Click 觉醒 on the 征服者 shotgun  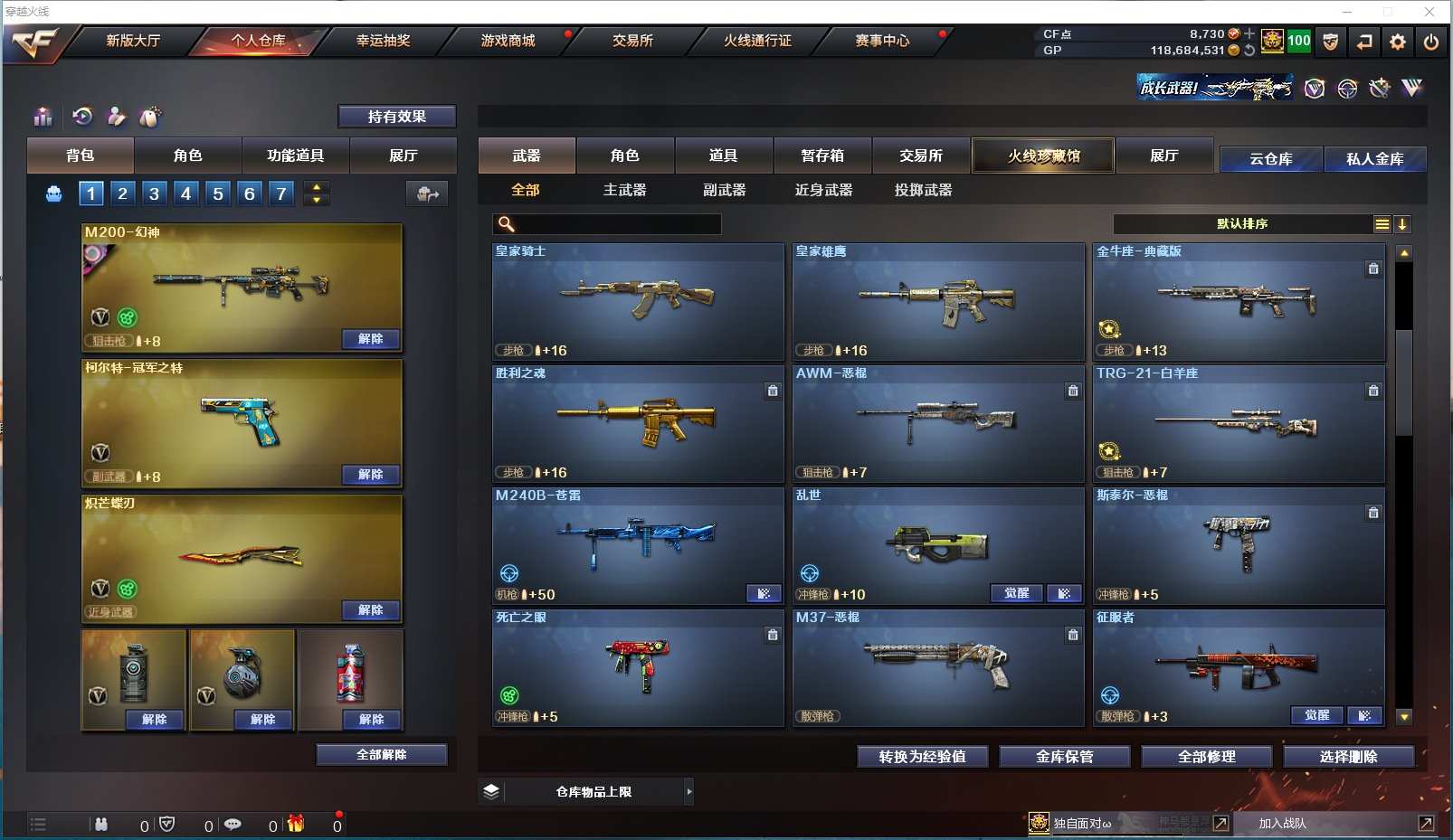pos(1316,715)
